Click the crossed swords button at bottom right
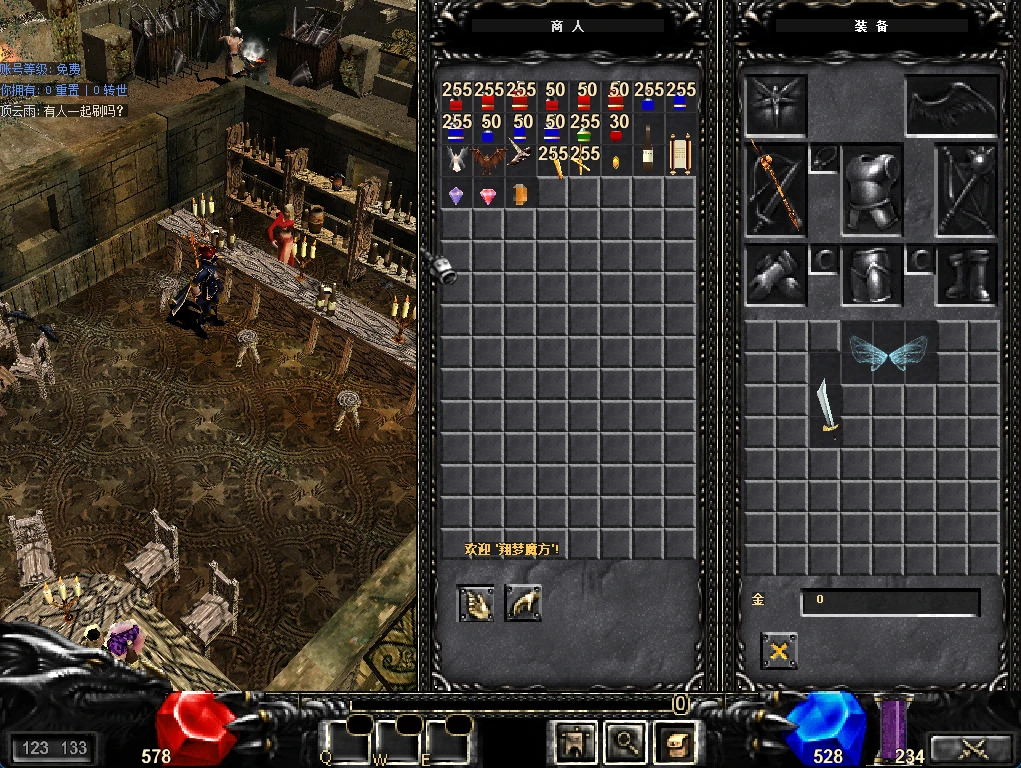The height and width of the screenshot is (768, 1021). (971, 748)
